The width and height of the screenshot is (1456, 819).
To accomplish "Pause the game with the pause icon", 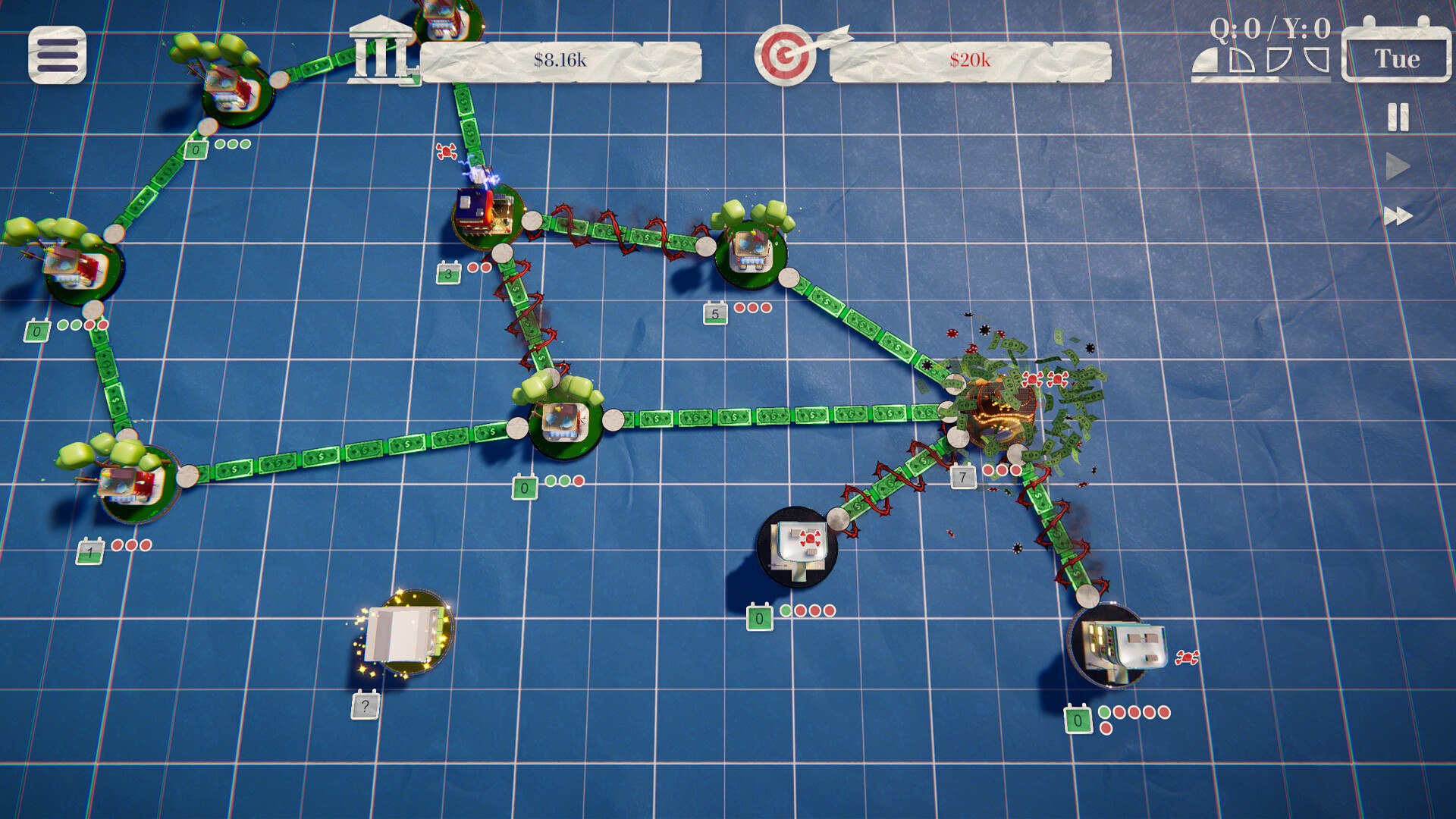I will coord(1399,115).
